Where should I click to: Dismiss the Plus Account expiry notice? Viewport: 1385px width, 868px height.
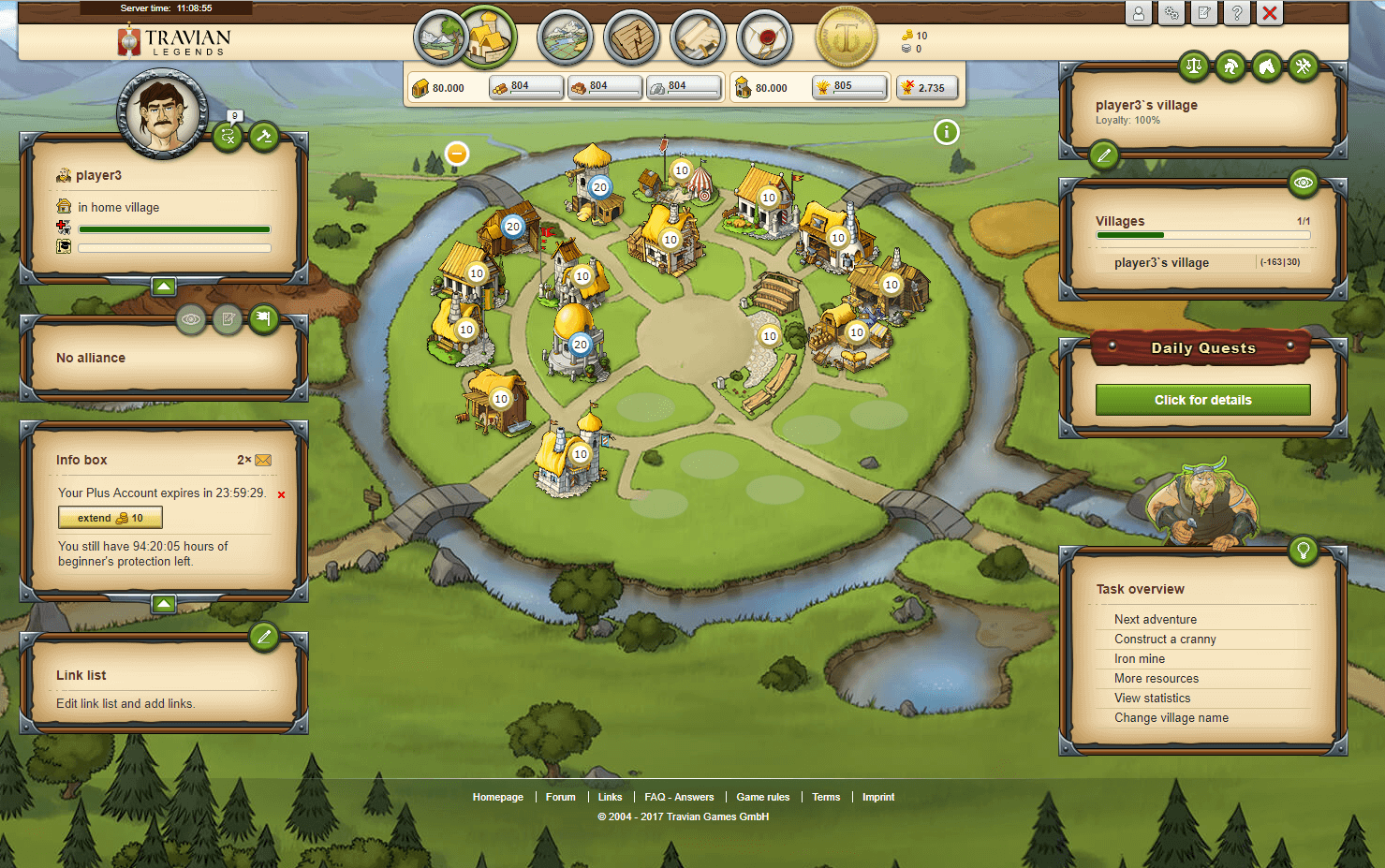(x=281, y=494)
